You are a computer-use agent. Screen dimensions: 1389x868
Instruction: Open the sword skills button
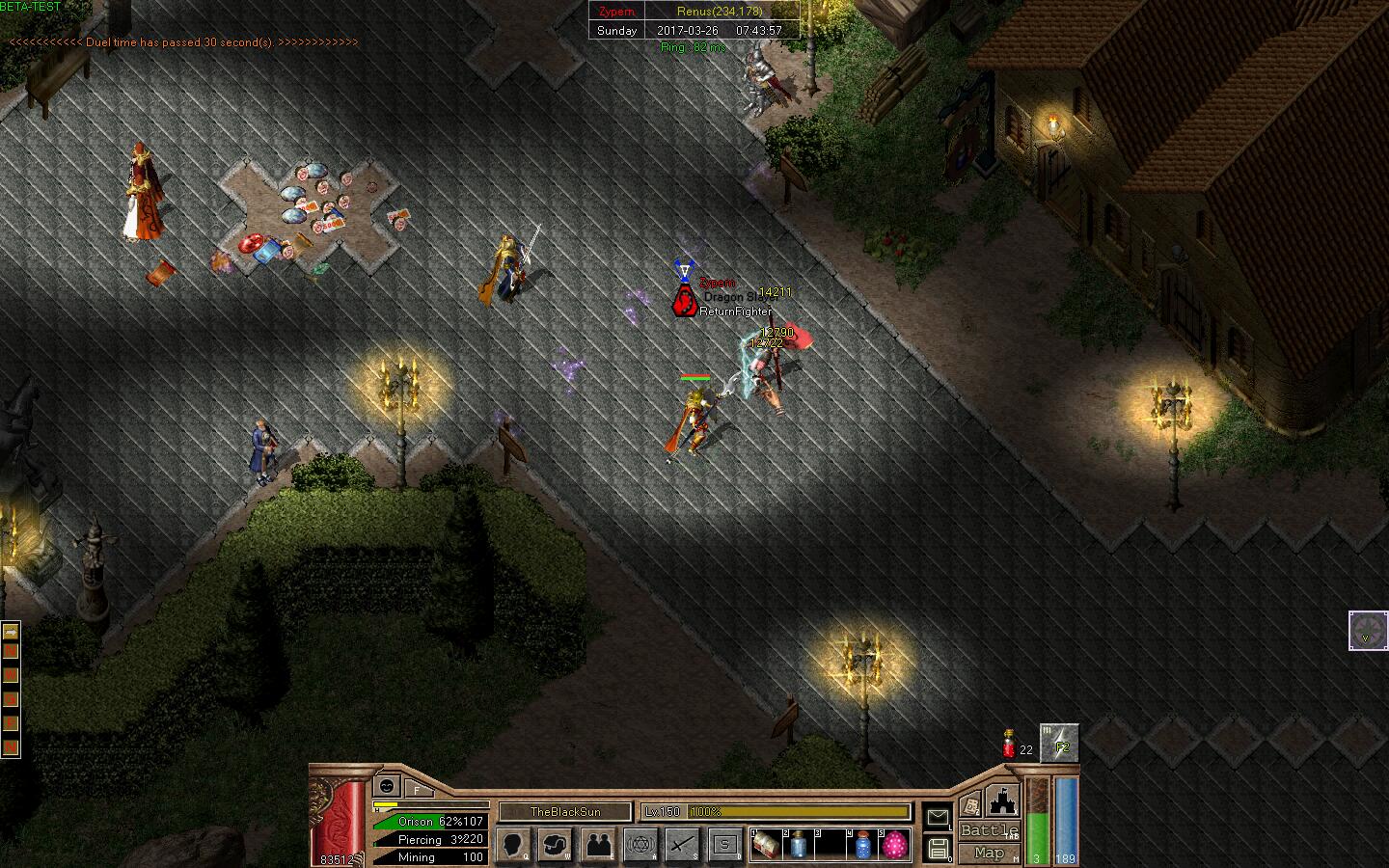(683, 844)
